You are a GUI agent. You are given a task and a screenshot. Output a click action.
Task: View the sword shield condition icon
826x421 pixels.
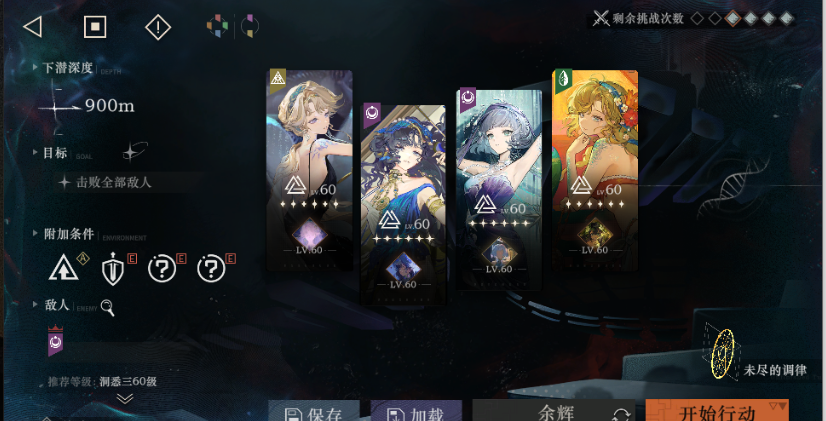pos(113,268)
